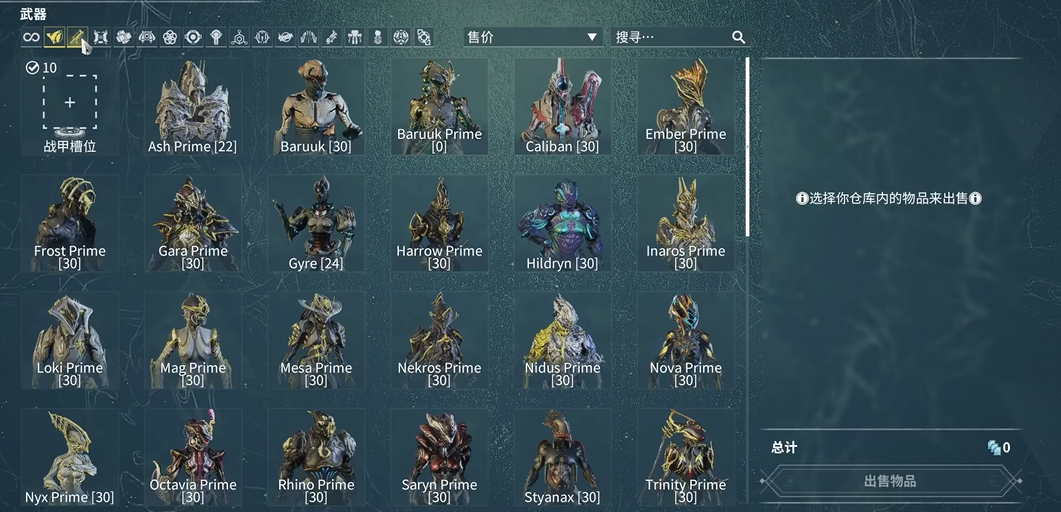Choose Nova Prime from the list

[685, 341]
